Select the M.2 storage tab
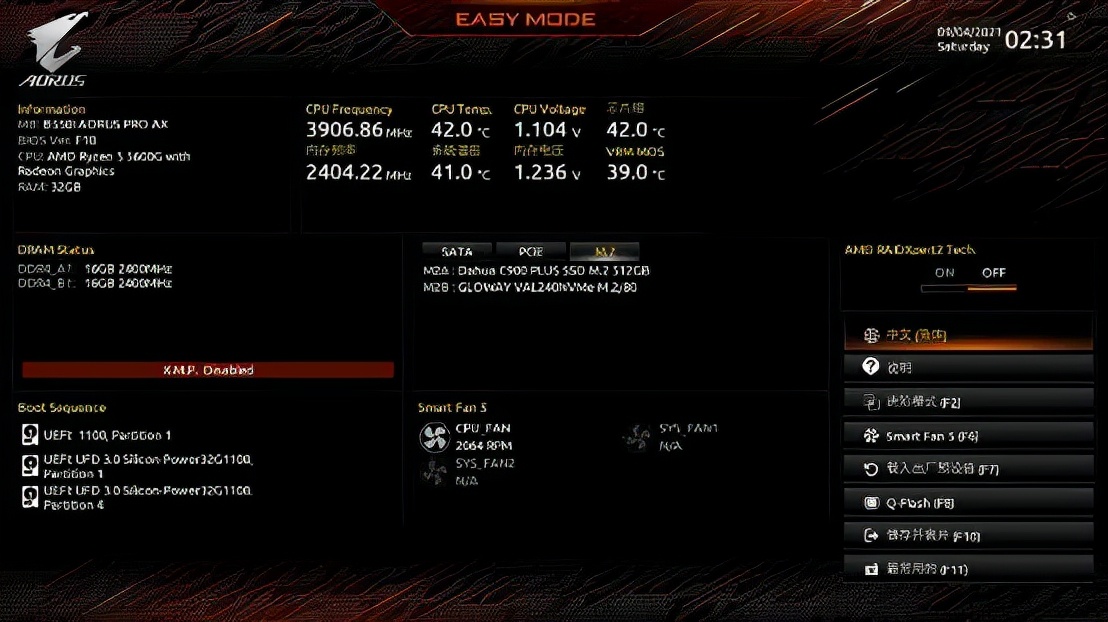The height and width of the screenshot is (622, 1108). tap(604, 252)
